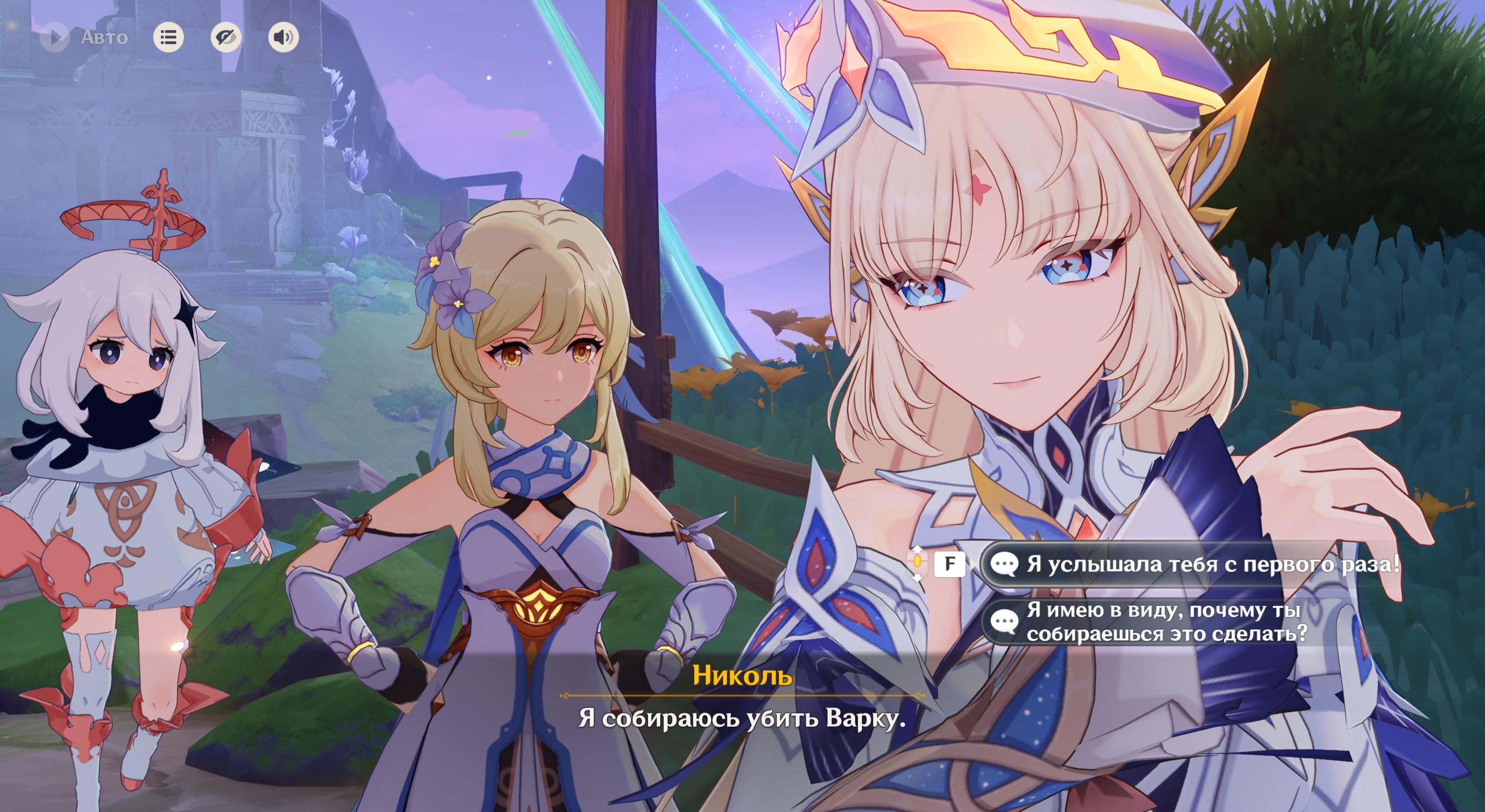Select reply "Я имею в виду, почему ты собираешься это сделать?"
Image resolution: width=1485 pixels, height=812 pixels.
pos(1166,622)
